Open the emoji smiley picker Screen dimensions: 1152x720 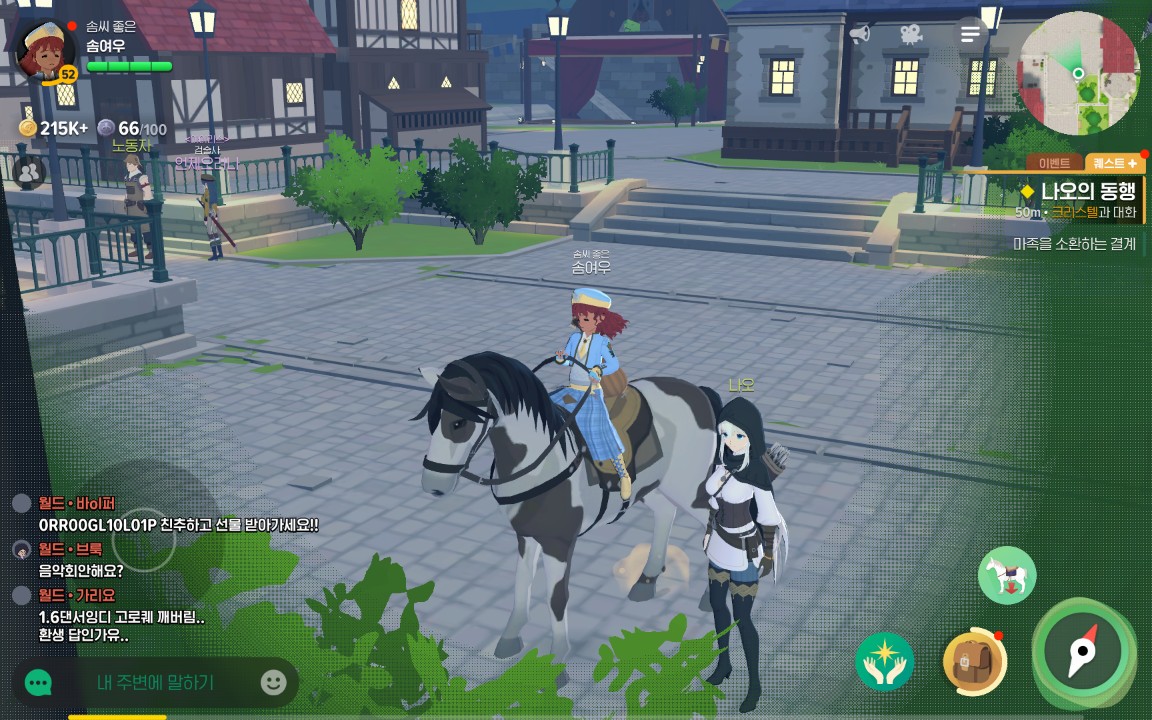point(273,683)
